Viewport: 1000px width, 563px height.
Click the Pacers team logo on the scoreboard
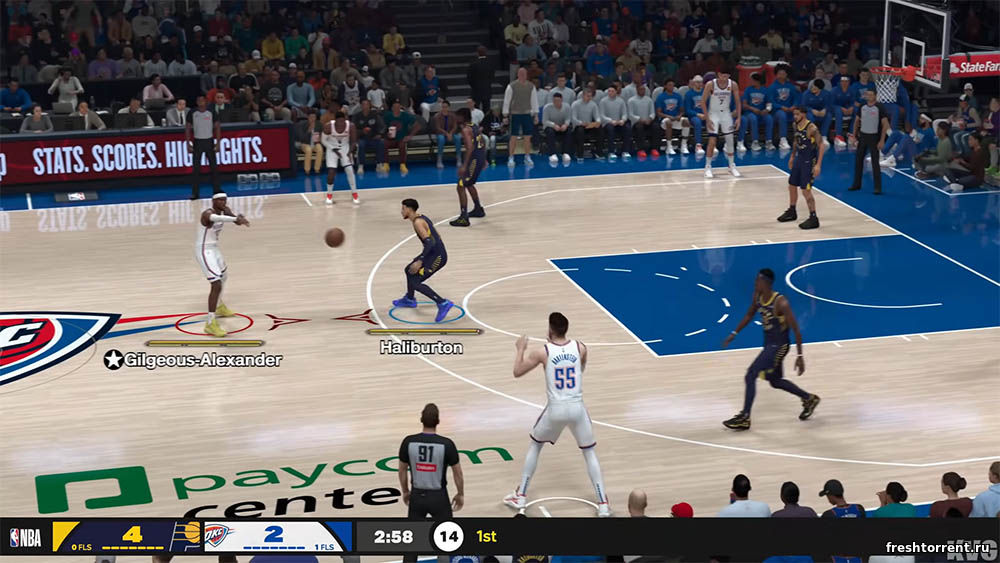point(186,536)
